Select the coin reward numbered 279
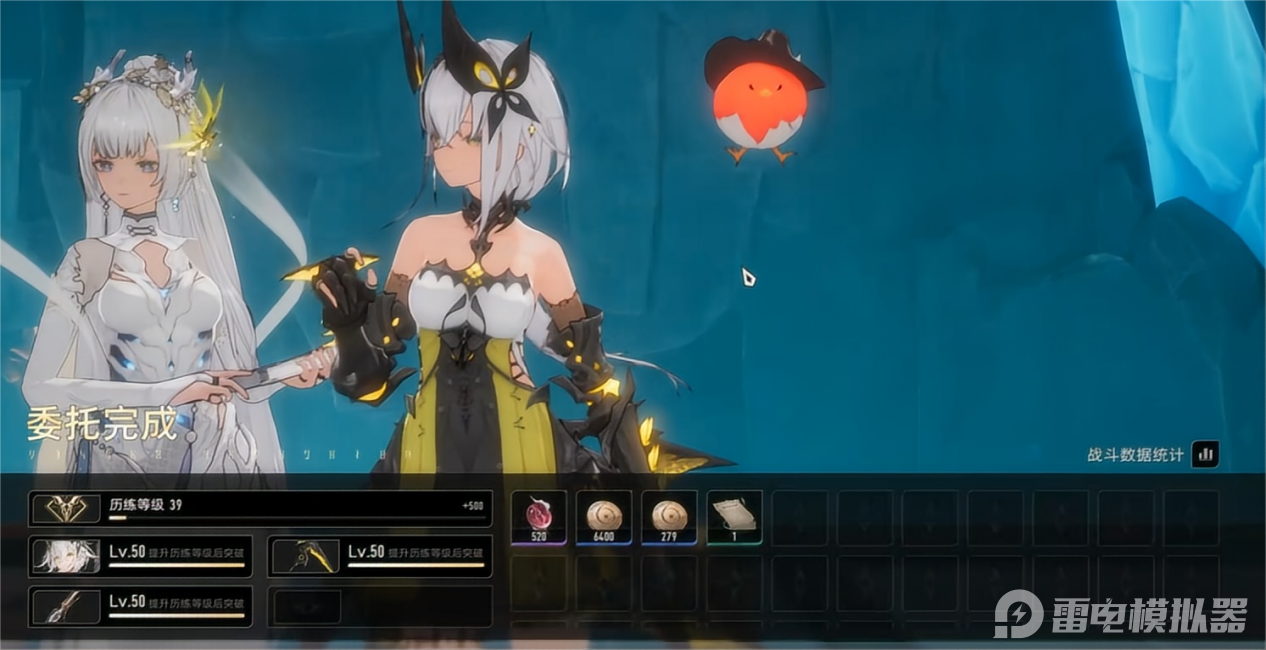 click(669, 517)
